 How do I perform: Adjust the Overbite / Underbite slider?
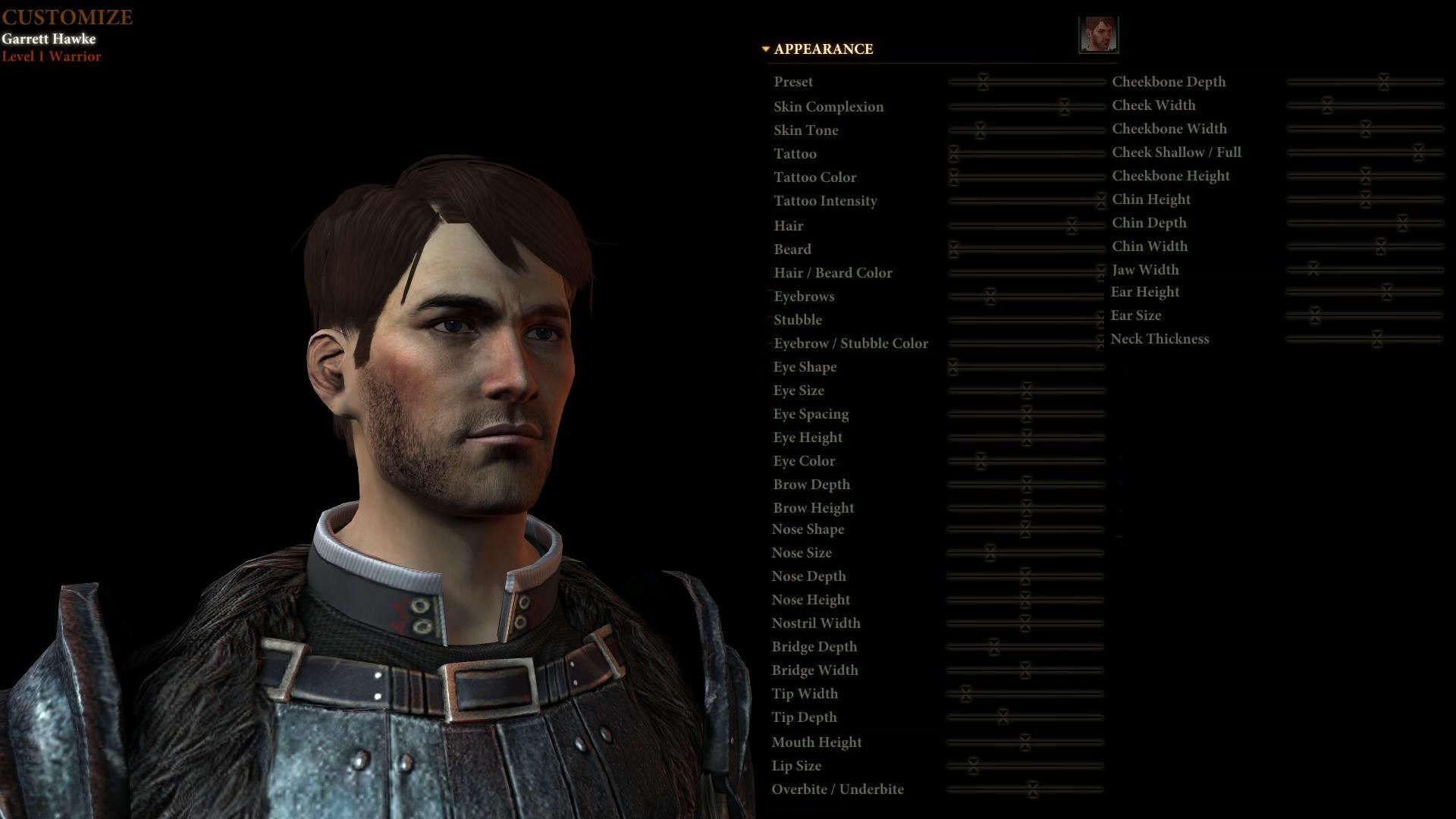[1031, 789]
